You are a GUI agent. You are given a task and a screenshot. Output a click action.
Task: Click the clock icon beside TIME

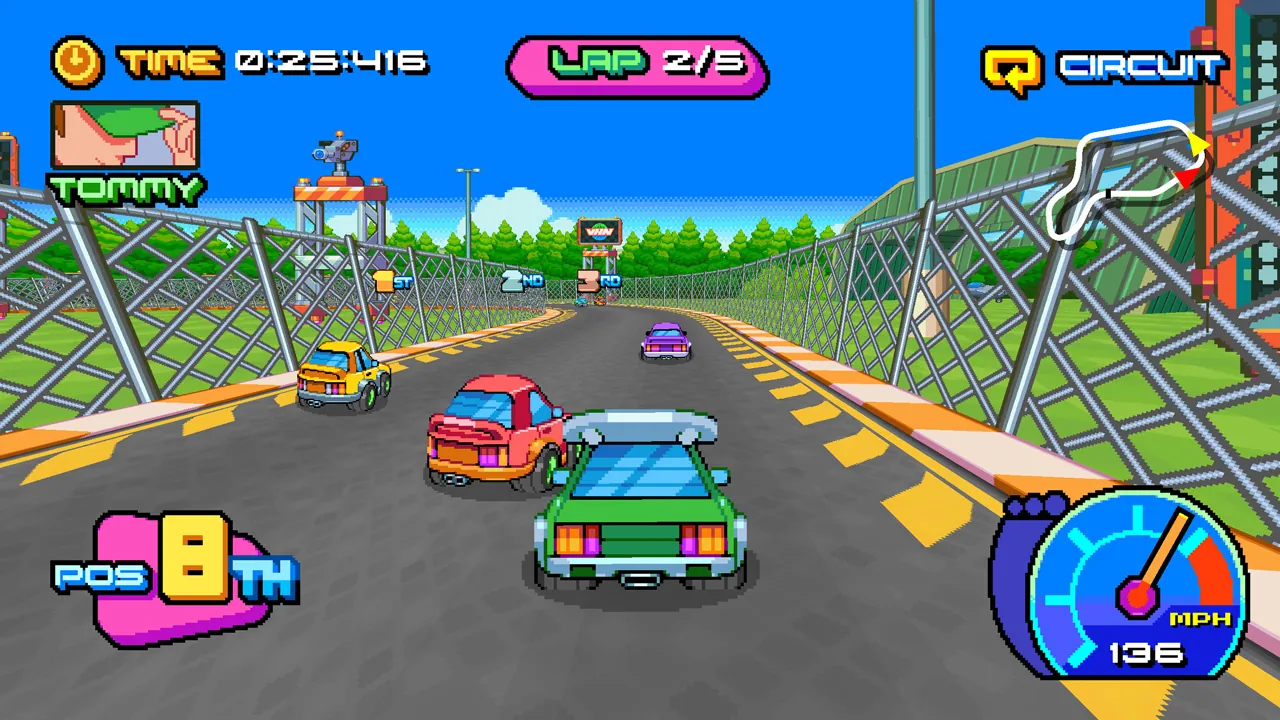(x=75, y=60)
